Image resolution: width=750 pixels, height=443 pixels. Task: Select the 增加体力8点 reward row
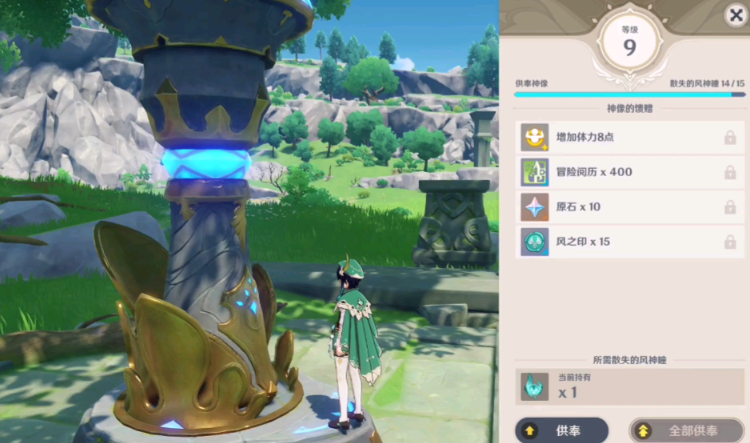click(630, 137)
